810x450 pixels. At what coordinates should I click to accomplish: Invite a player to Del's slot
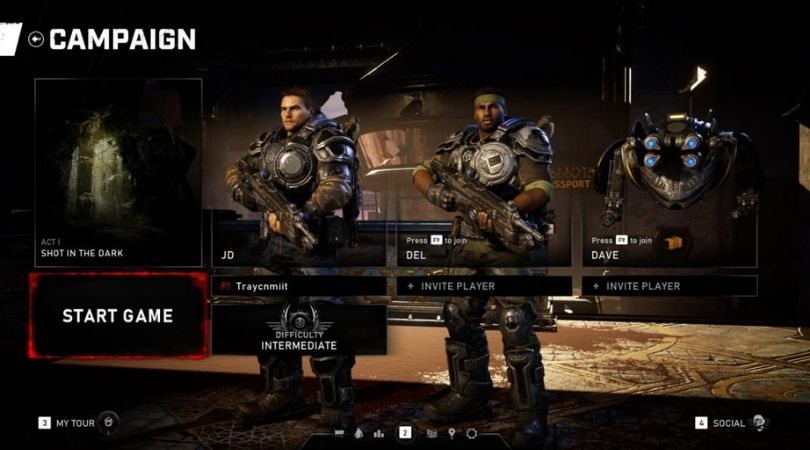coord(484,286)
